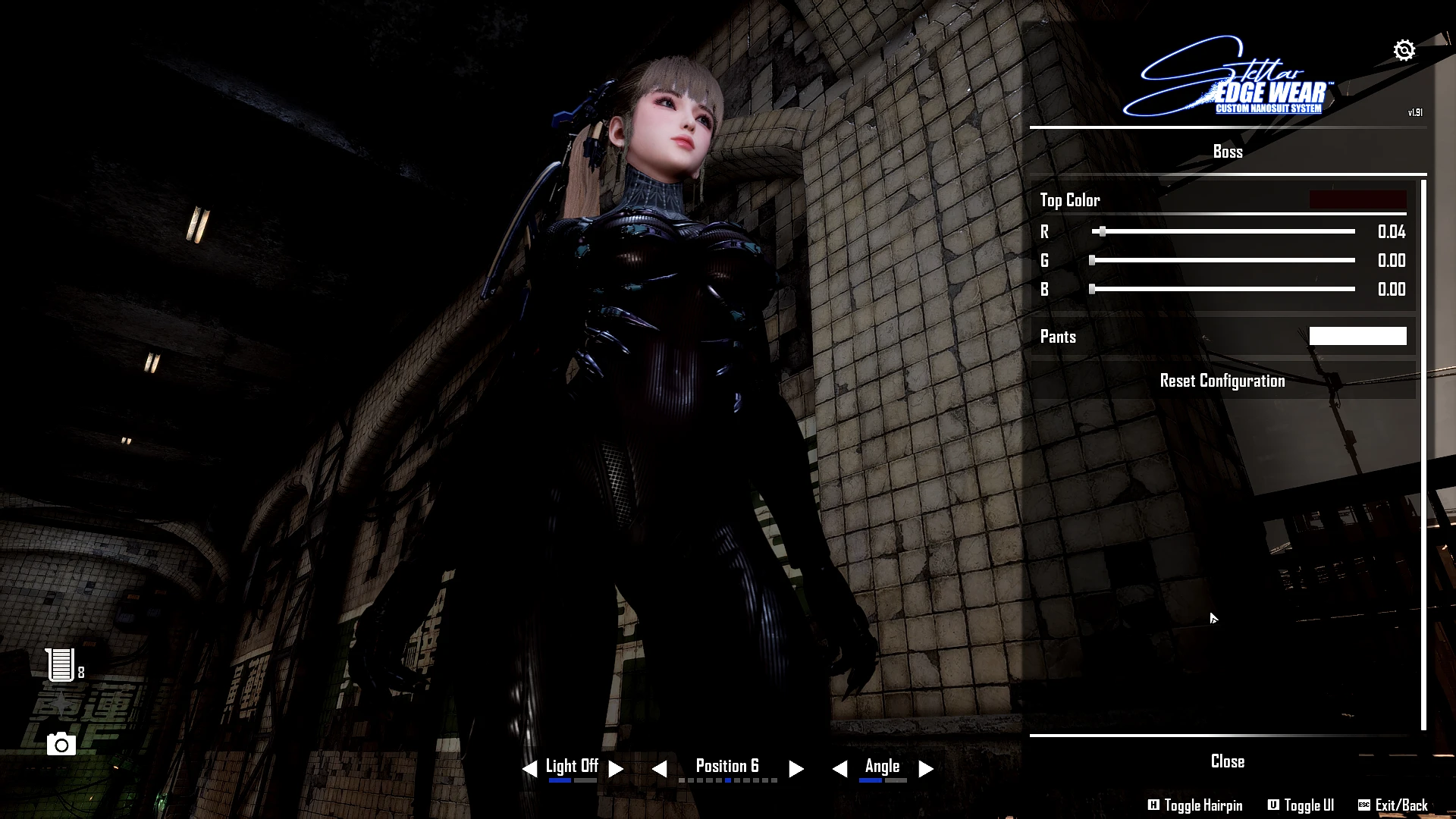The width and height of the screenshot is (1456, 819).
Task: Switch light setting with left arrow
Action: (x=529, y=769)
